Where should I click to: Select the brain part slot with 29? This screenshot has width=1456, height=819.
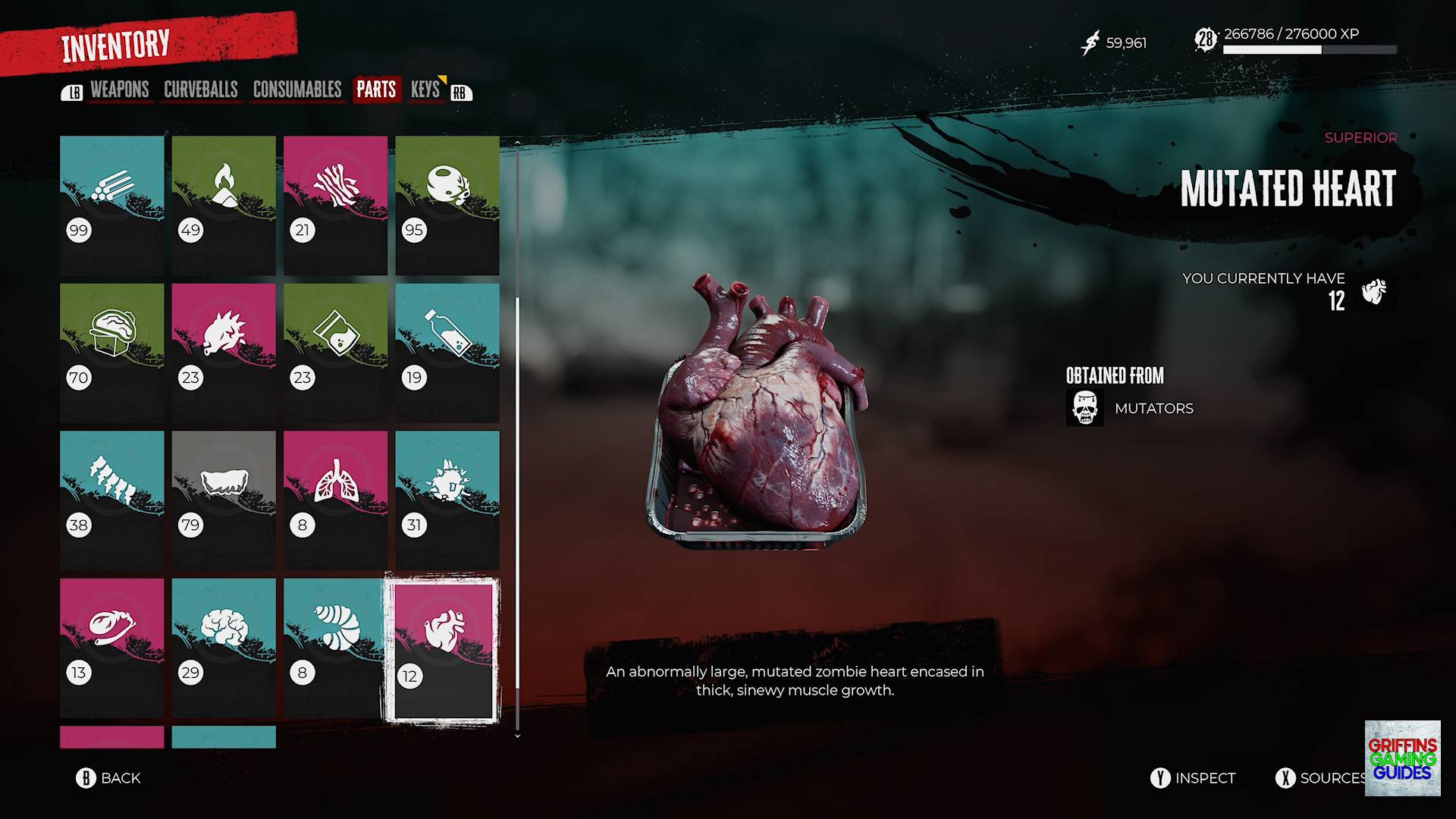tap(224, 648)
